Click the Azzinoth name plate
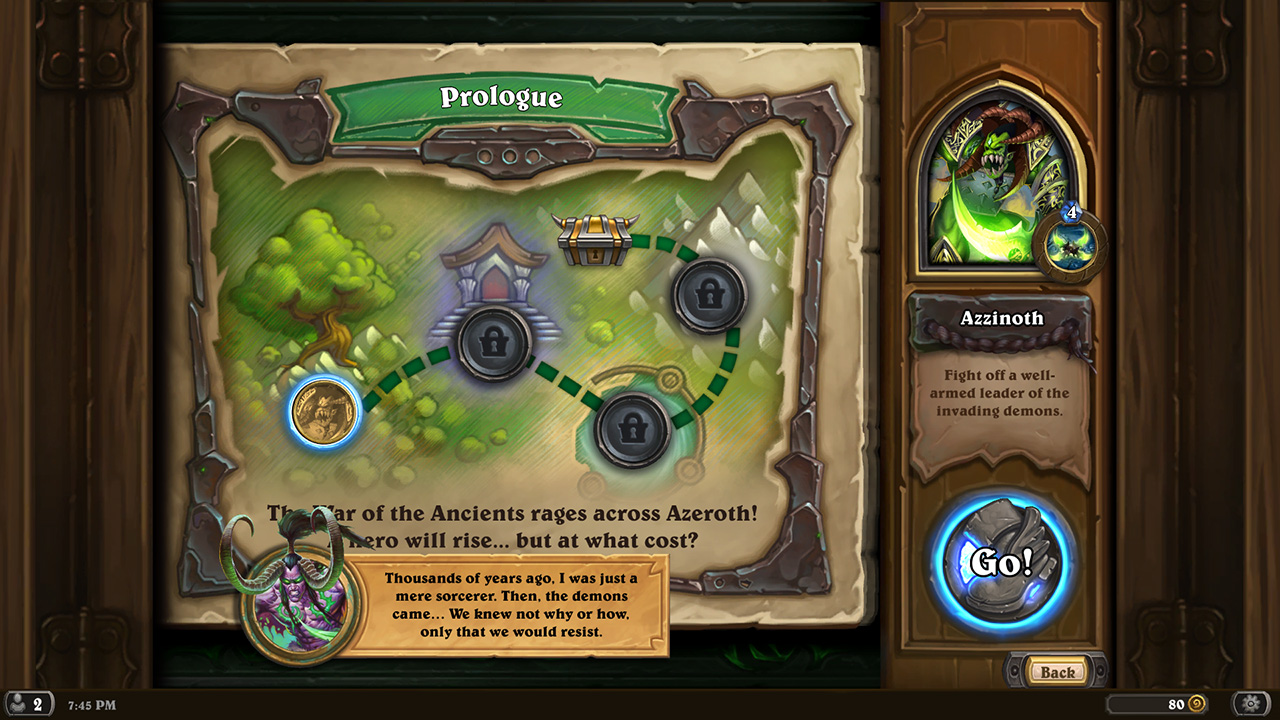Screen dimensions: 1280x720 1002,317
